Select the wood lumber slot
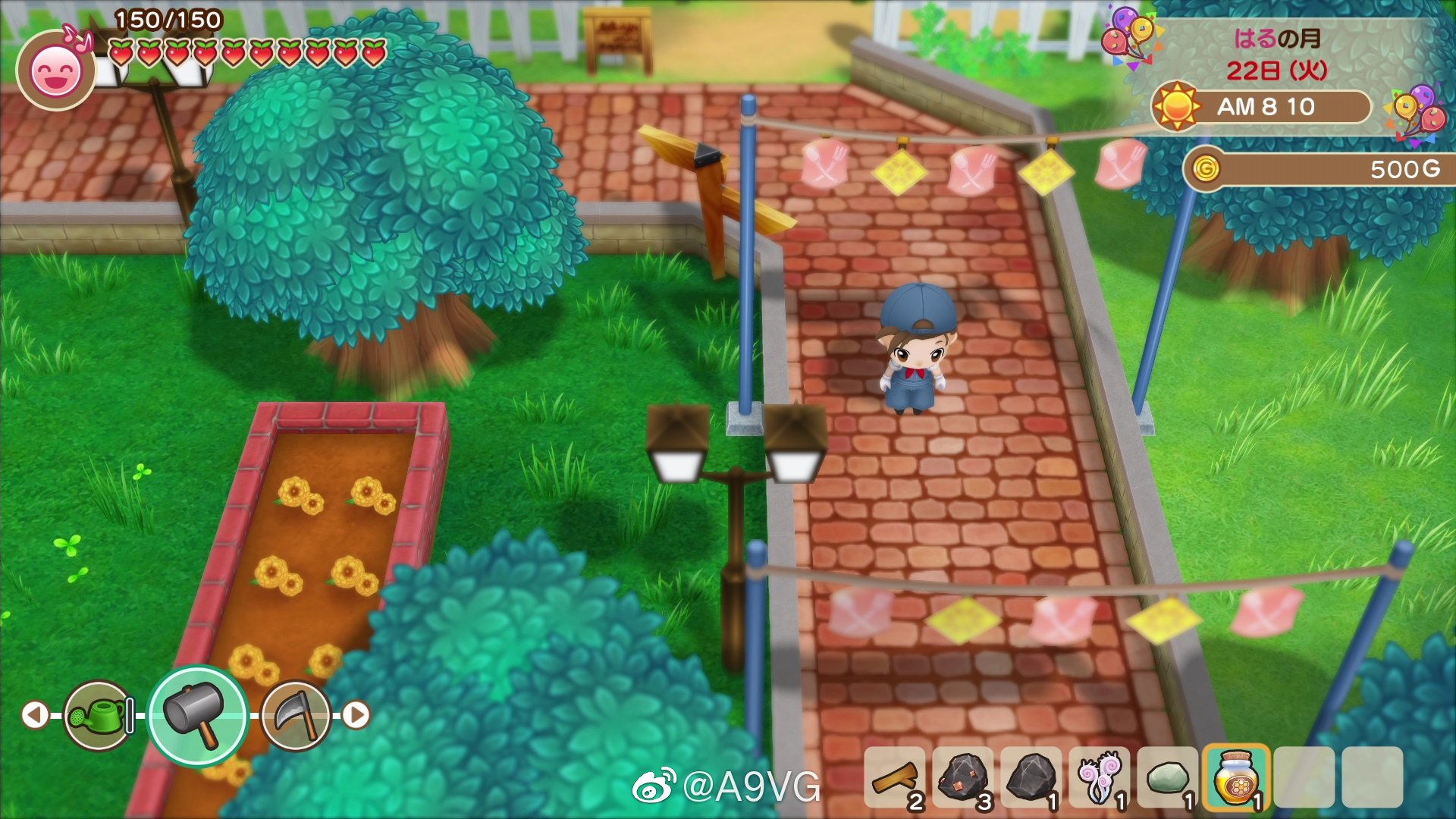 [895, 778]
